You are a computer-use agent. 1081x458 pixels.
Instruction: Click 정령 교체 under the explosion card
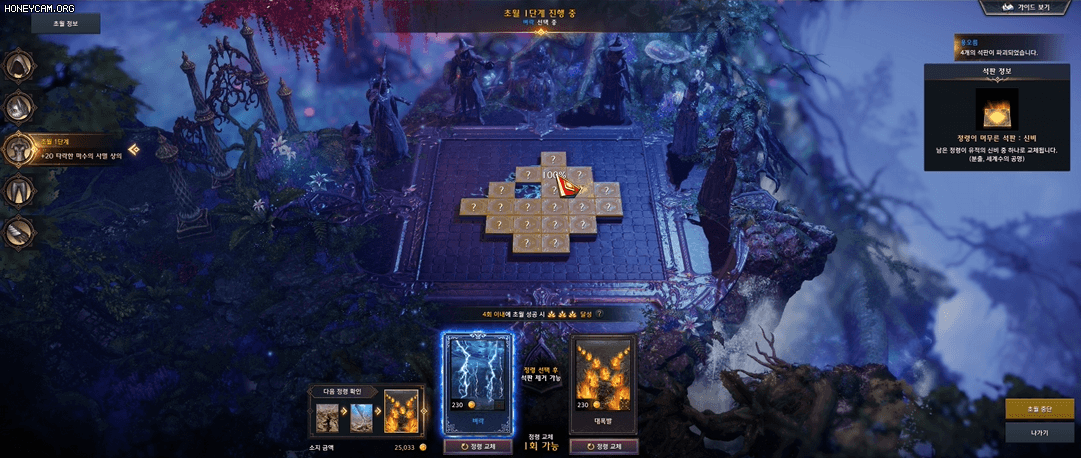pyautogui.click(x=602, y=446)
